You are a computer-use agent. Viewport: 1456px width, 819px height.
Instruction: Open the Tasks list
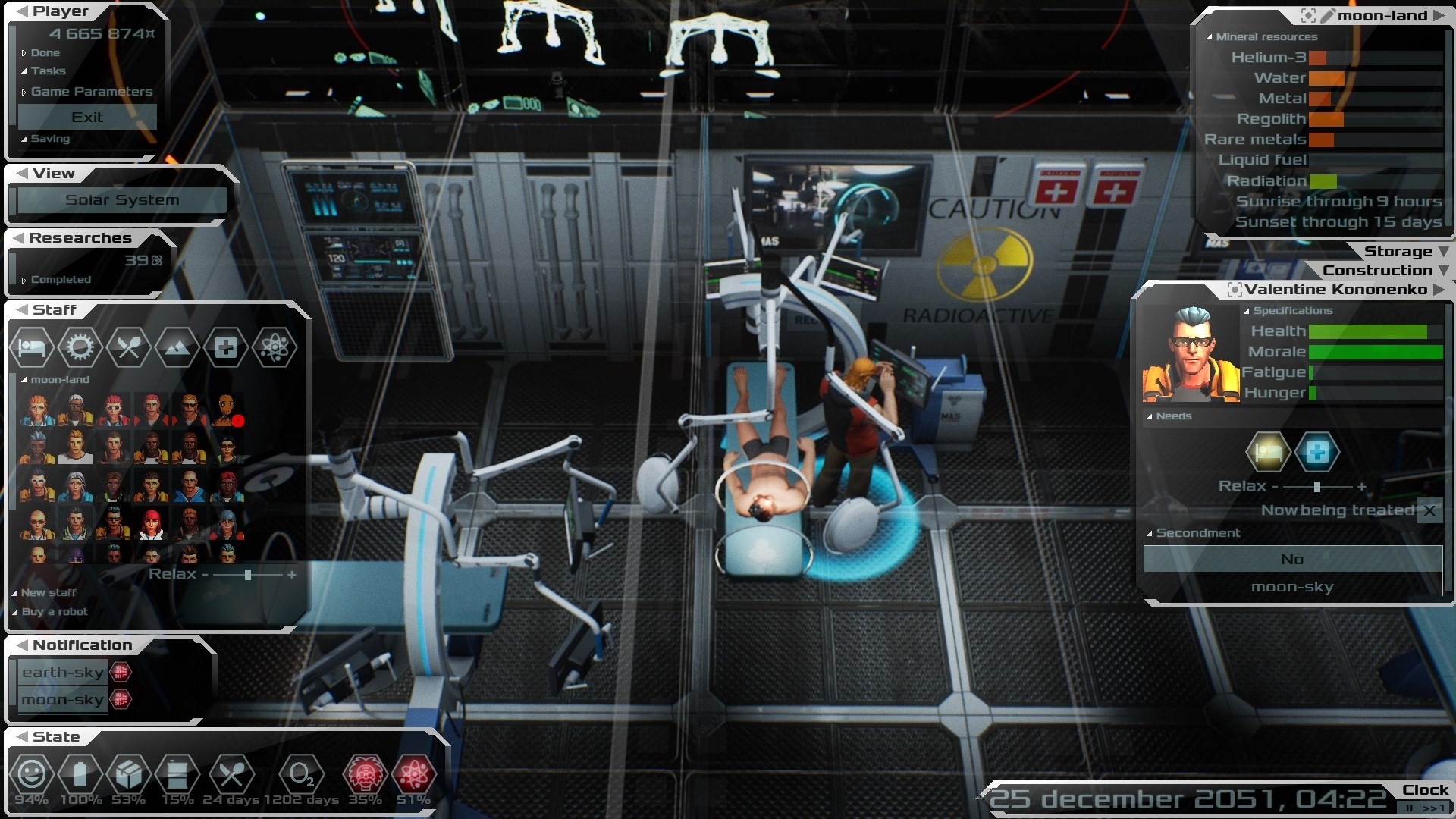[48, 71]
